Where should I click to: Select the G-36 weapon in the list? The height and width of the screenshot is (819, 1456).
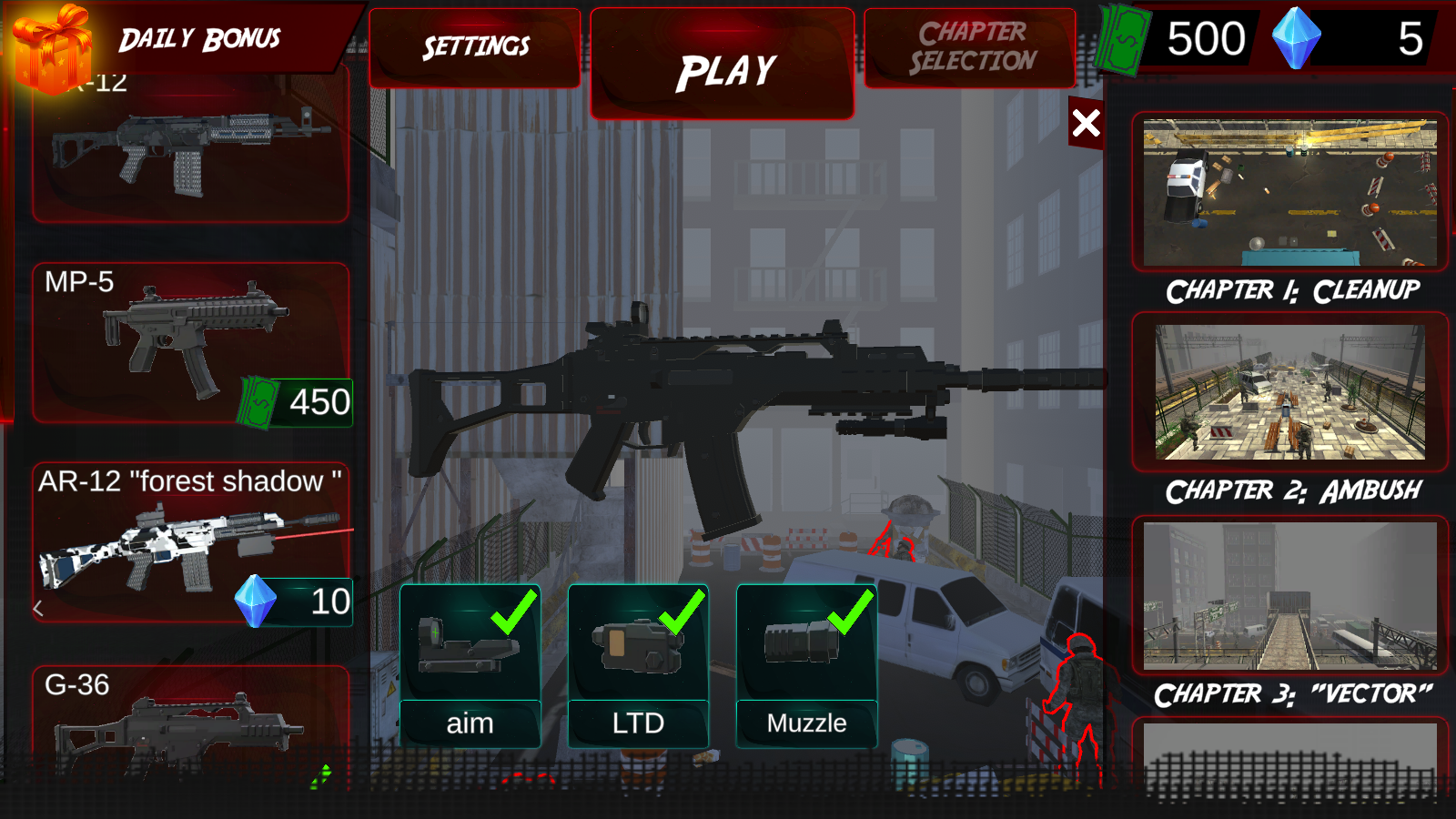[x=182, y=728]
